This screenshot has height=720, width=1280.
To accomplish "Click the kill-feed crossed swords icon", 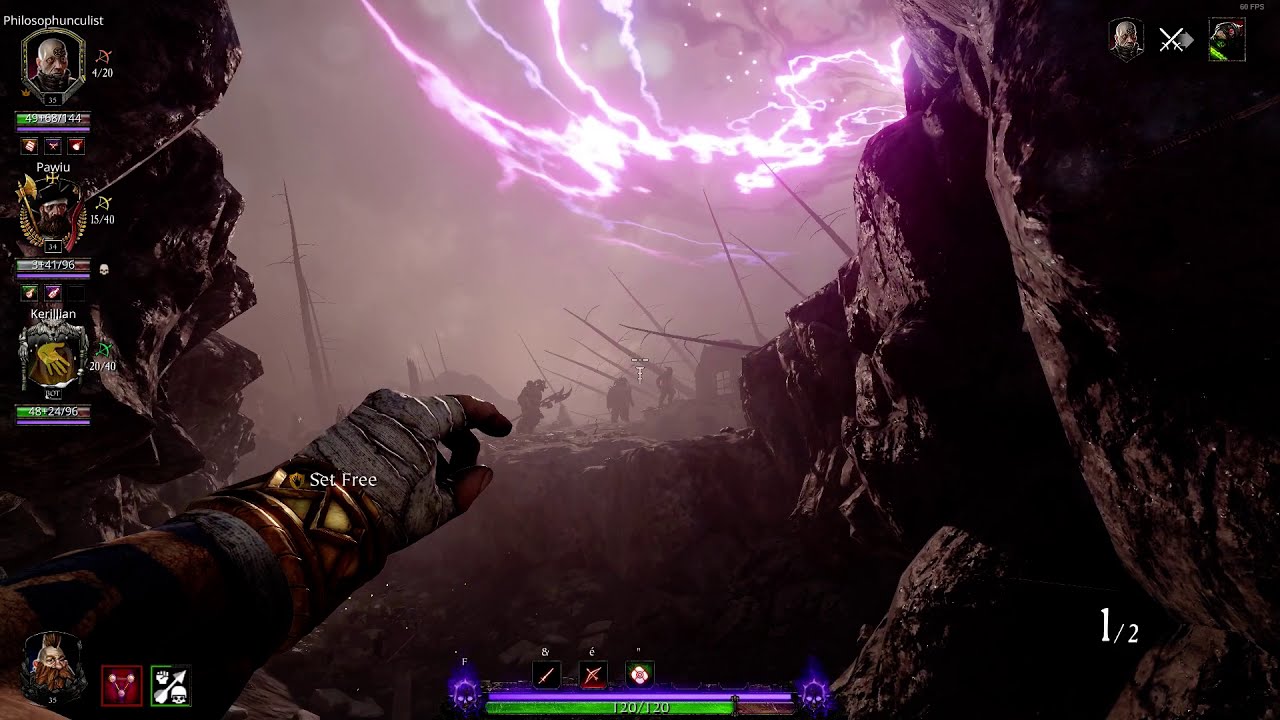I will click(x=1174, y=40).
